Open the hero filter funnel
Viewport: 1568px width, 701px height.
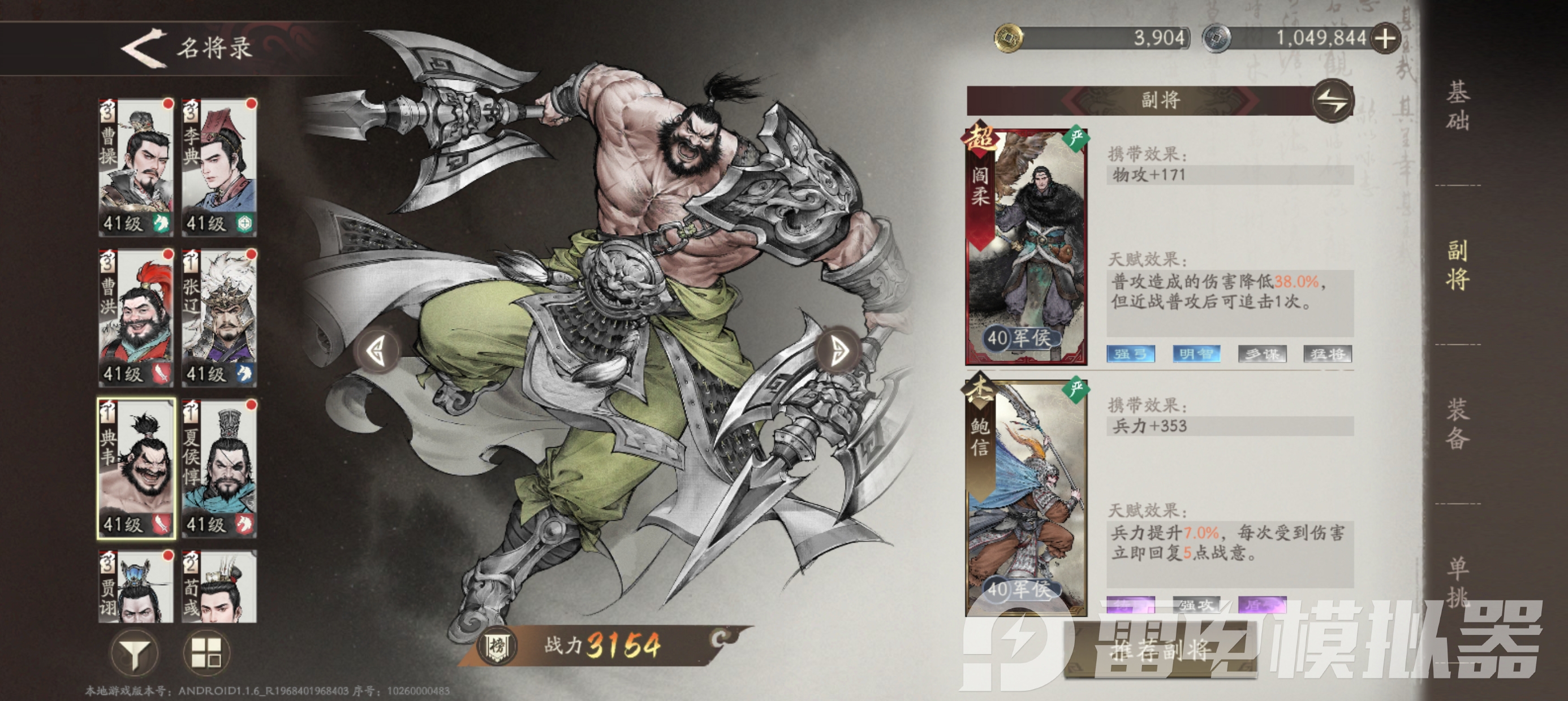135,654
